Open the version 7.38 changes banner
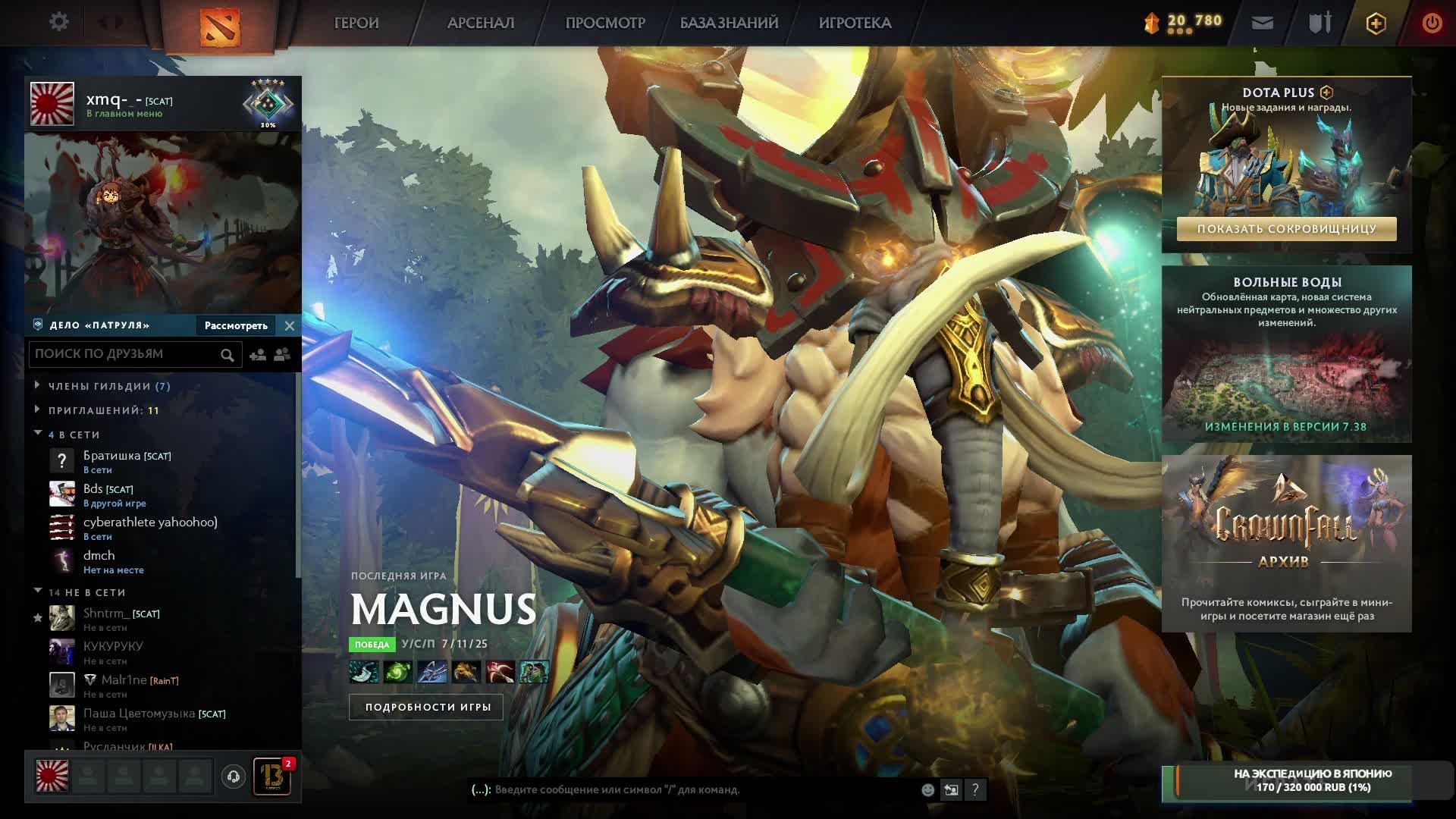 click(1286, 354)
